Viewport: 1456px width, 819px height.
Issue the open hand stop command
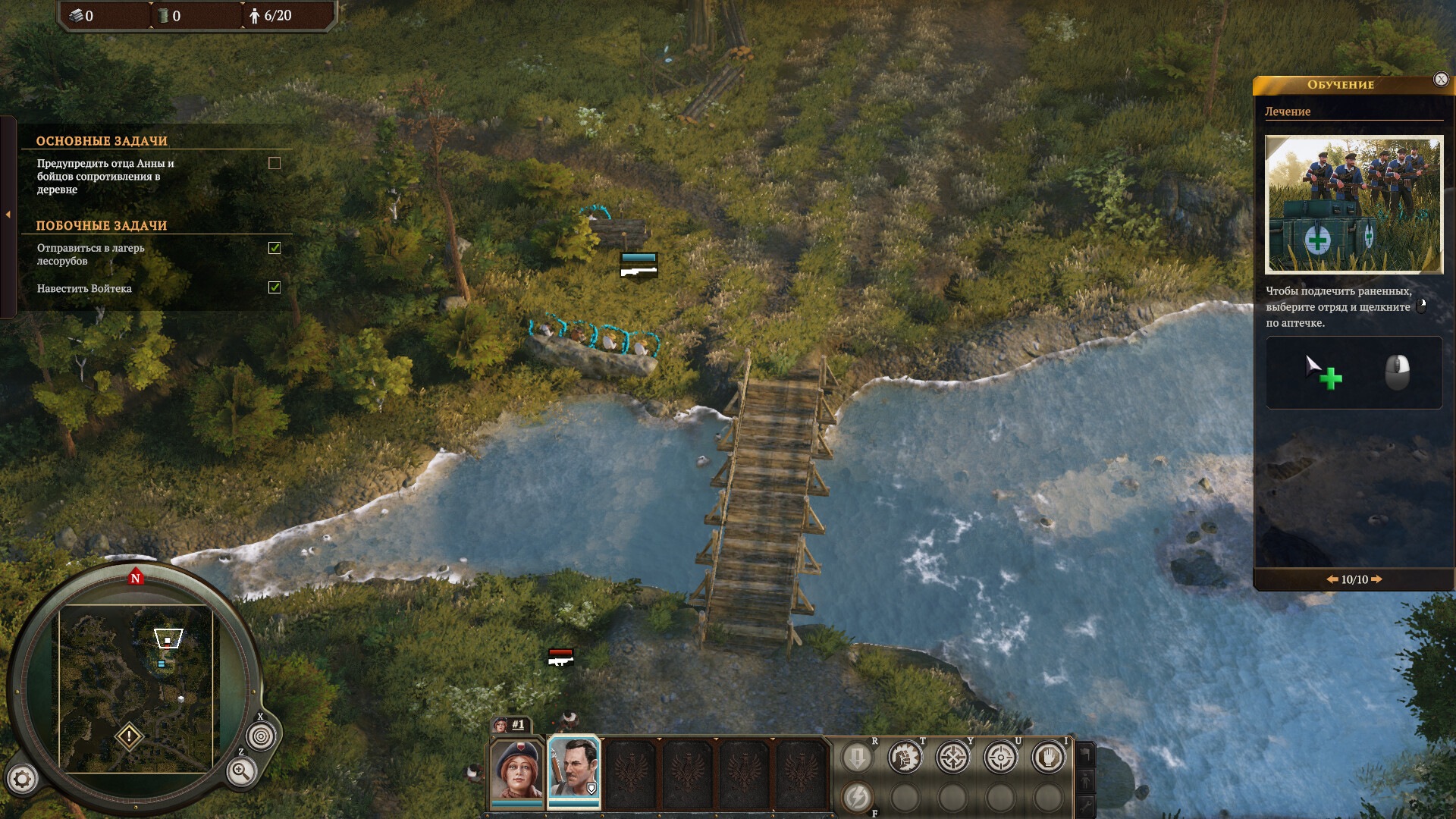coord(1049,757)
